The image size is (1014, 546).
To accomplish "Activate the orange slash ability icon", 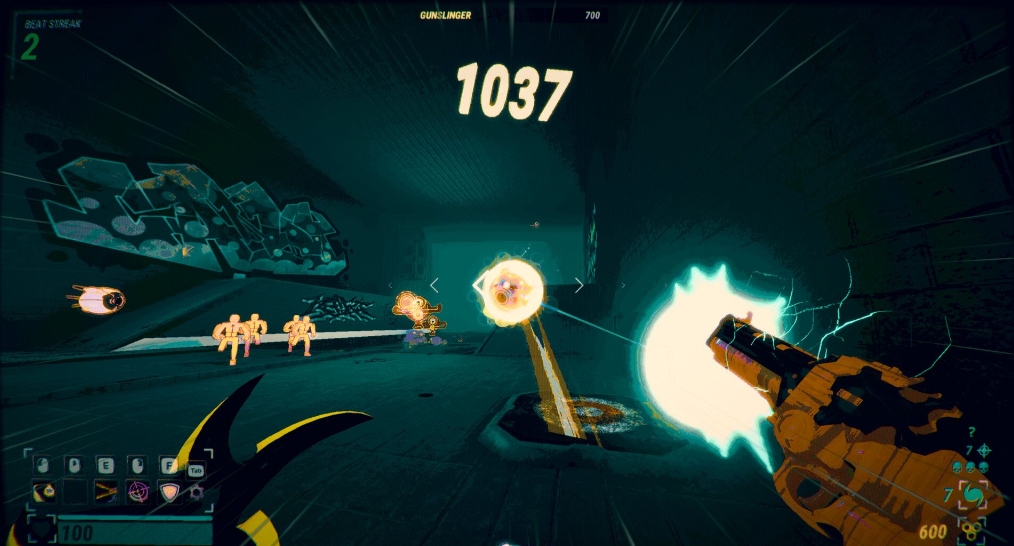I will (x=105, y=490).
